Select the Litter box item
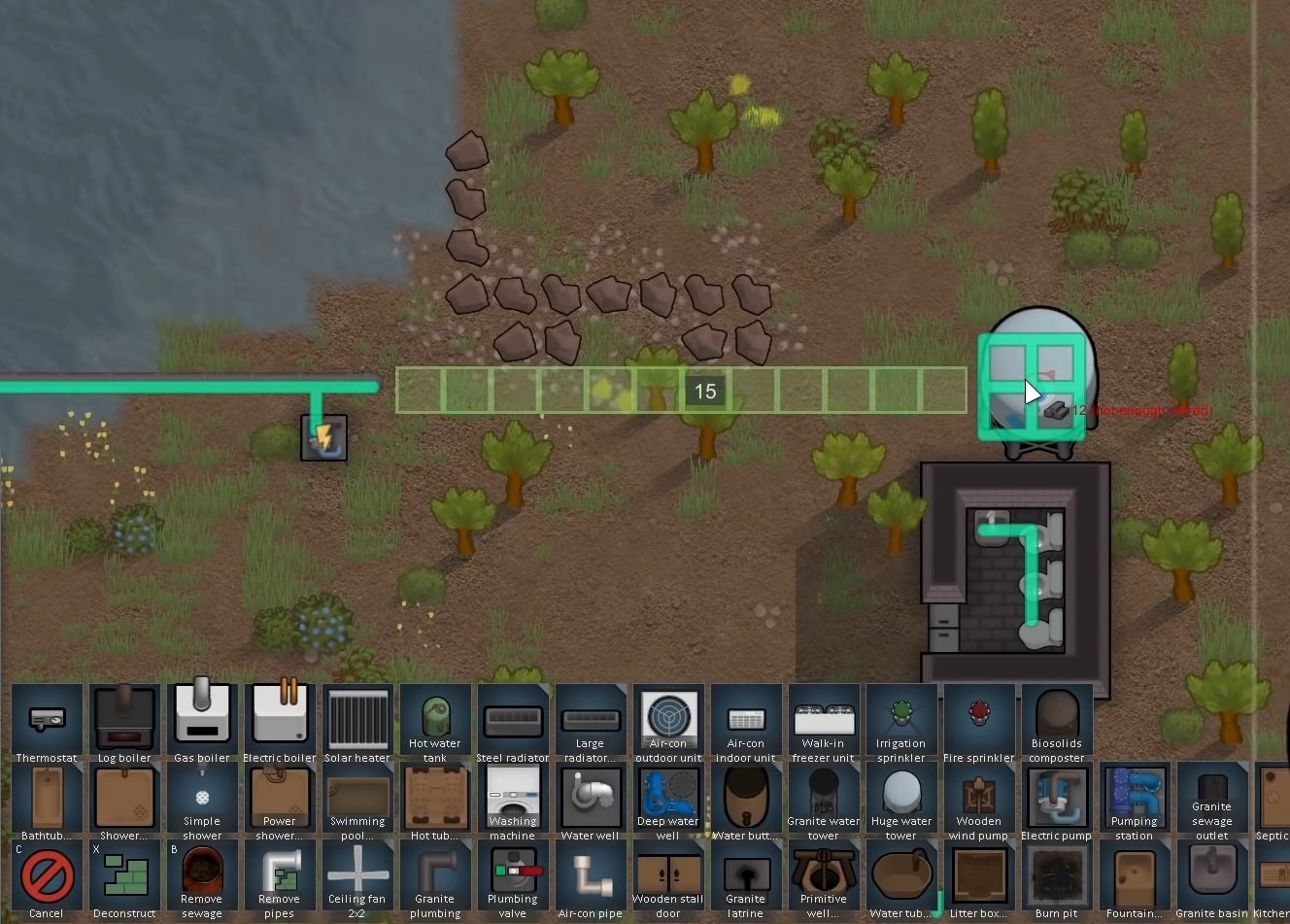1290x924 pixels. click(x=979, y=874)
